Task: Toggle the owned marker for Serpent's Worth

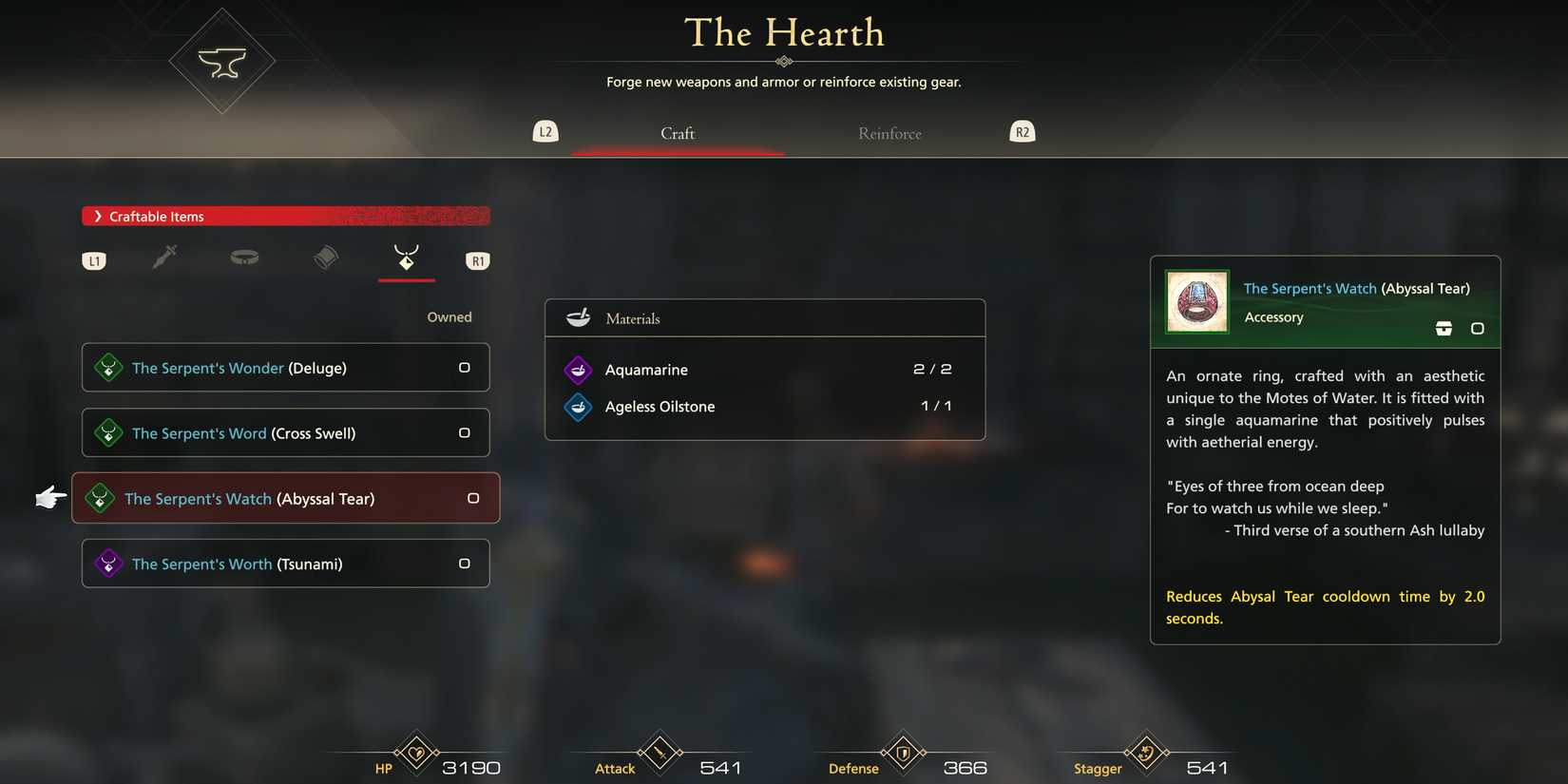Action: [465, 563]
